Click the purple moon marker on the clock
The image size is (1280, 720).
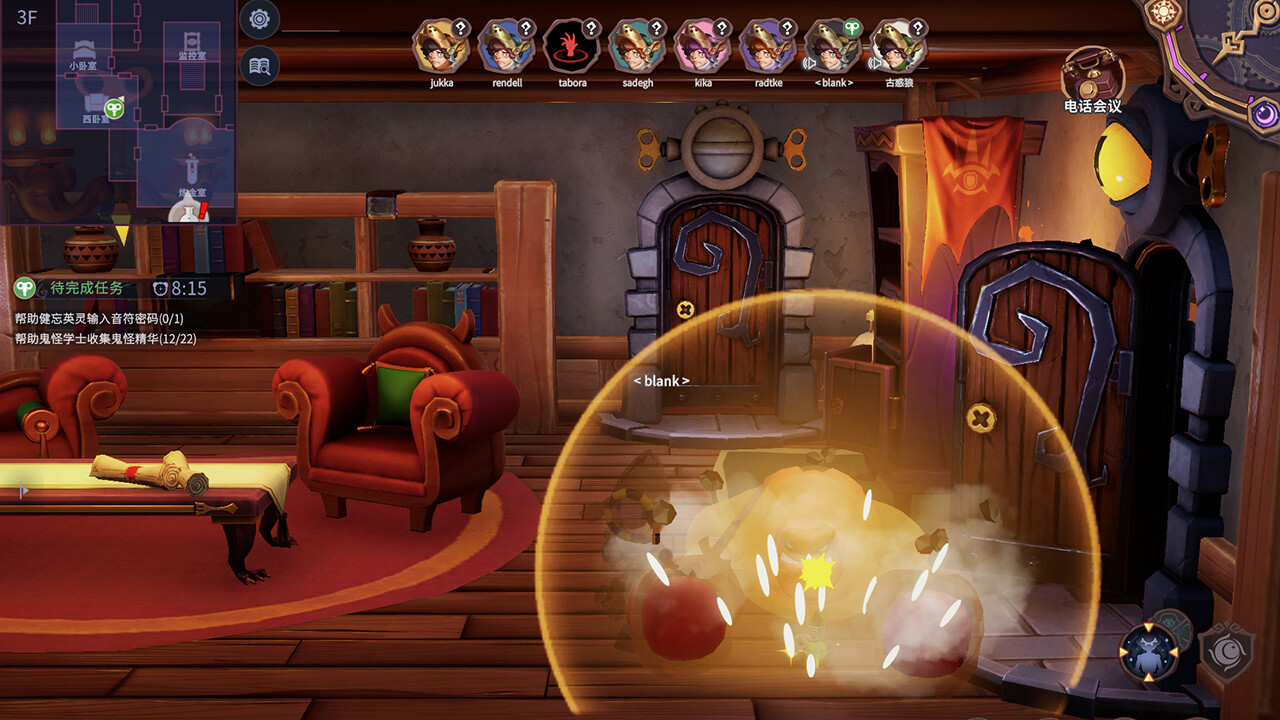(x=1261, y=112)
